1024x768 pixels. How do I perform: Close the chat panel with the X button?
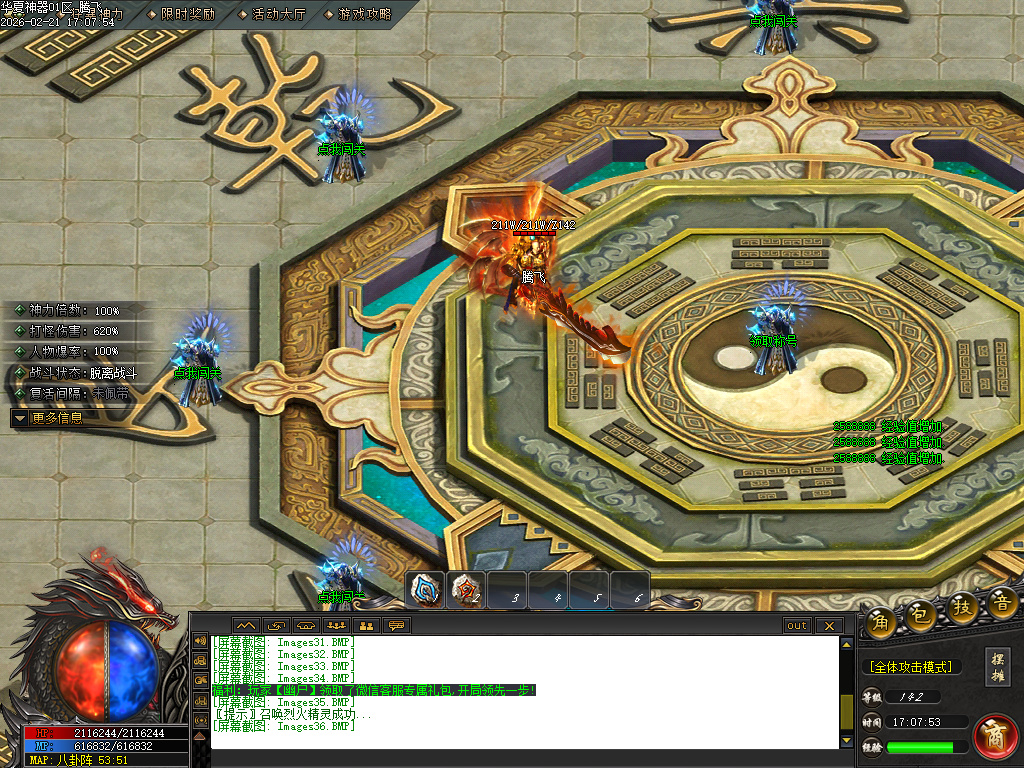(x=829, y=626)
